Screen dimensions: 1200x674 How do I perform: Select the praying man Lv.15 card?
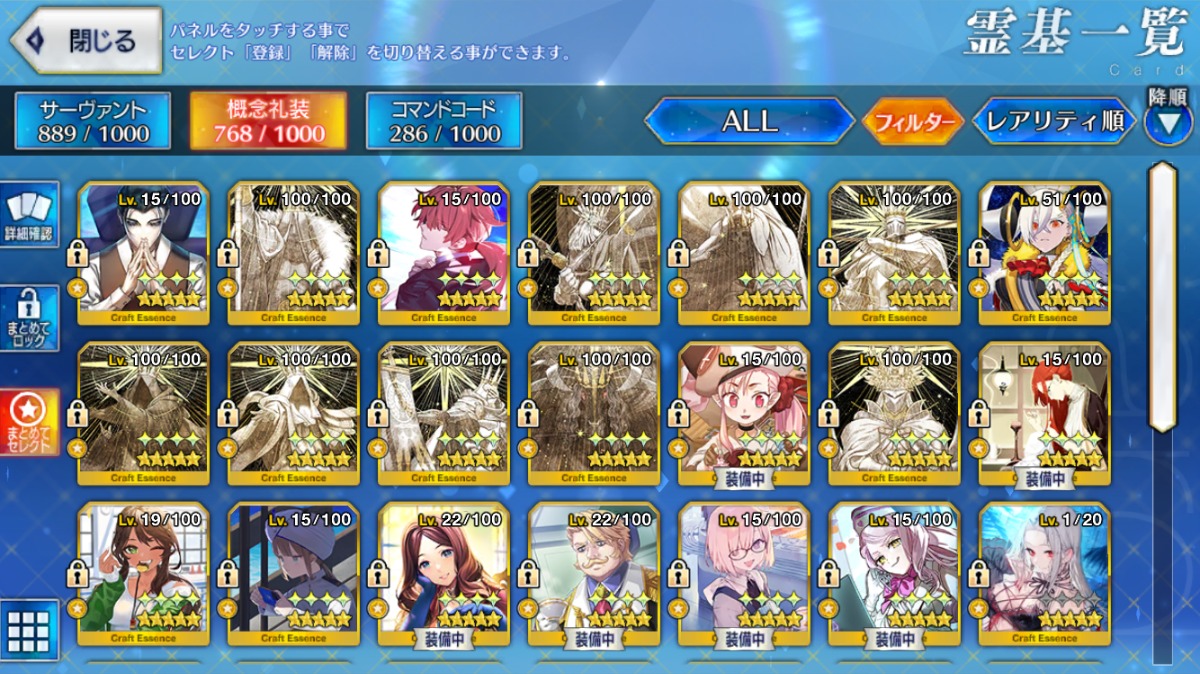[x=143, y=253]
